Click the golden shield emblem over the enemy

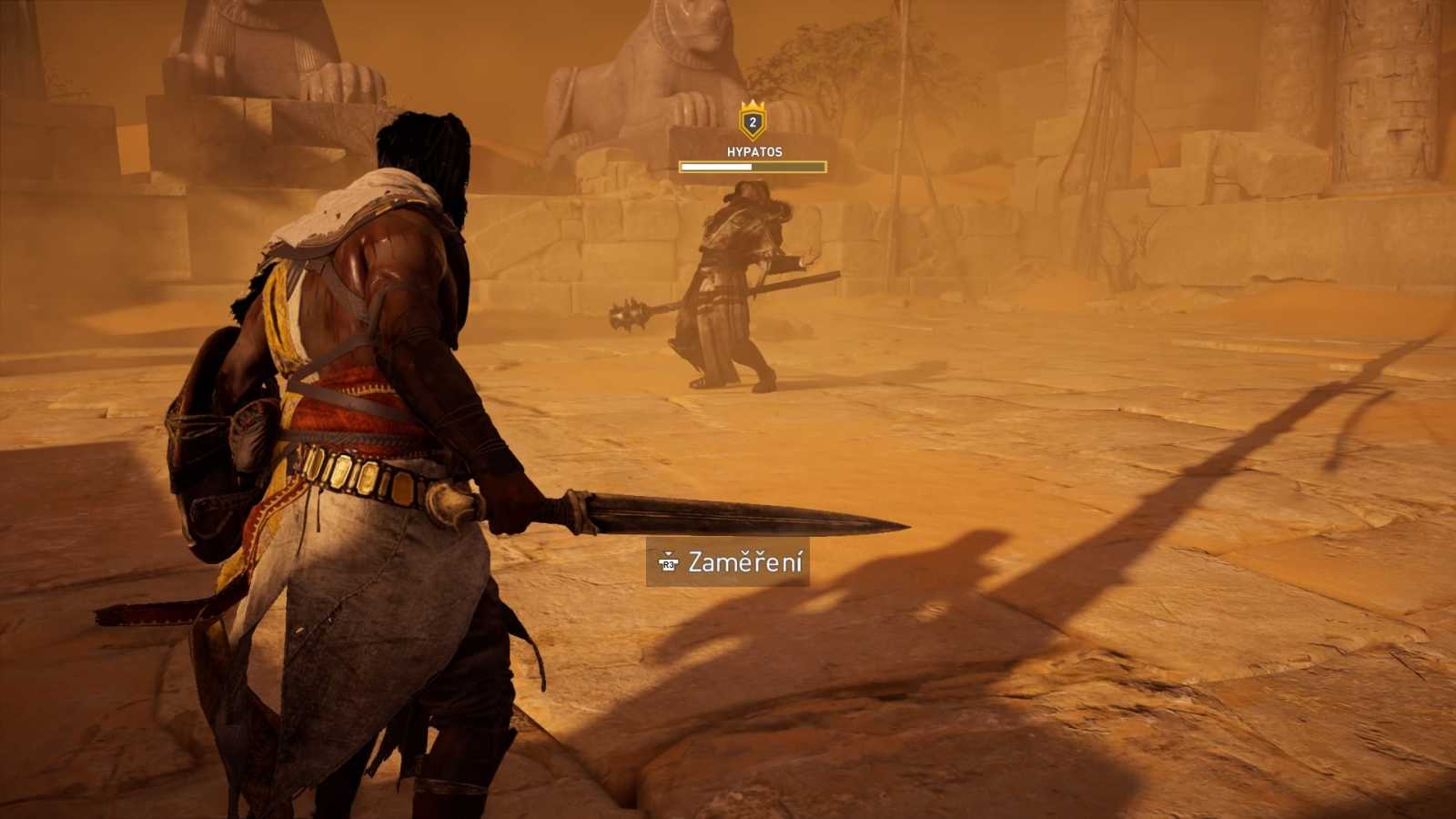(x=751, y=123)
